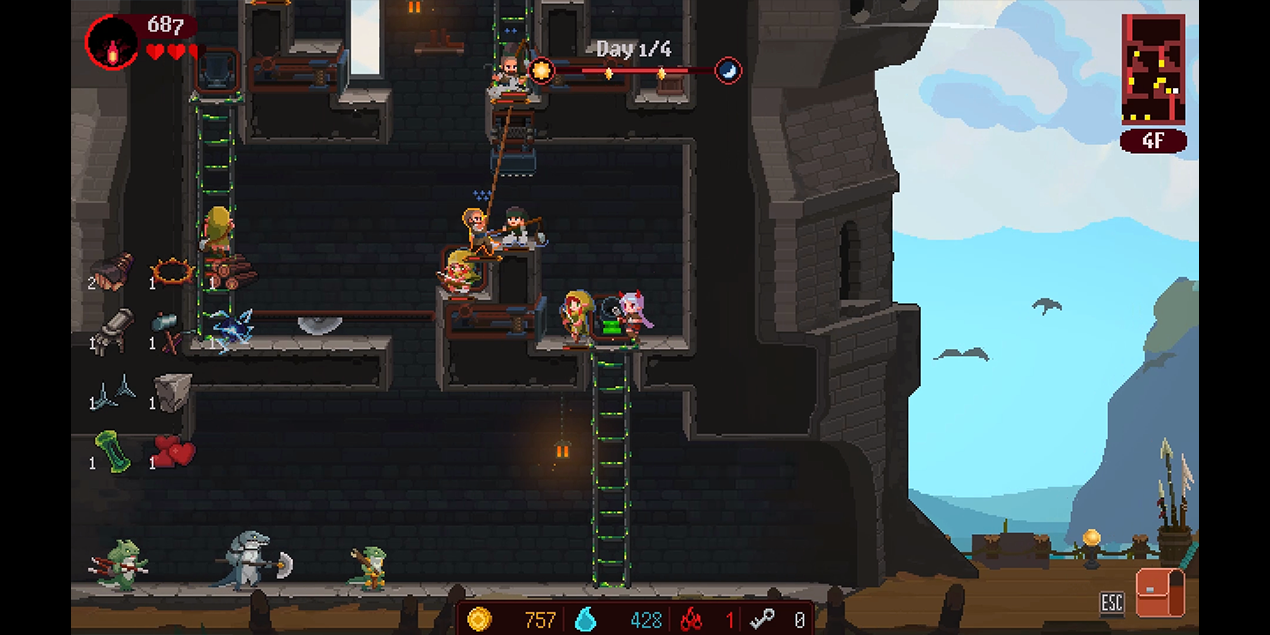Pick the stone block item
Image resolution: width=1270 pixels, height=635 pixels.
173,392
